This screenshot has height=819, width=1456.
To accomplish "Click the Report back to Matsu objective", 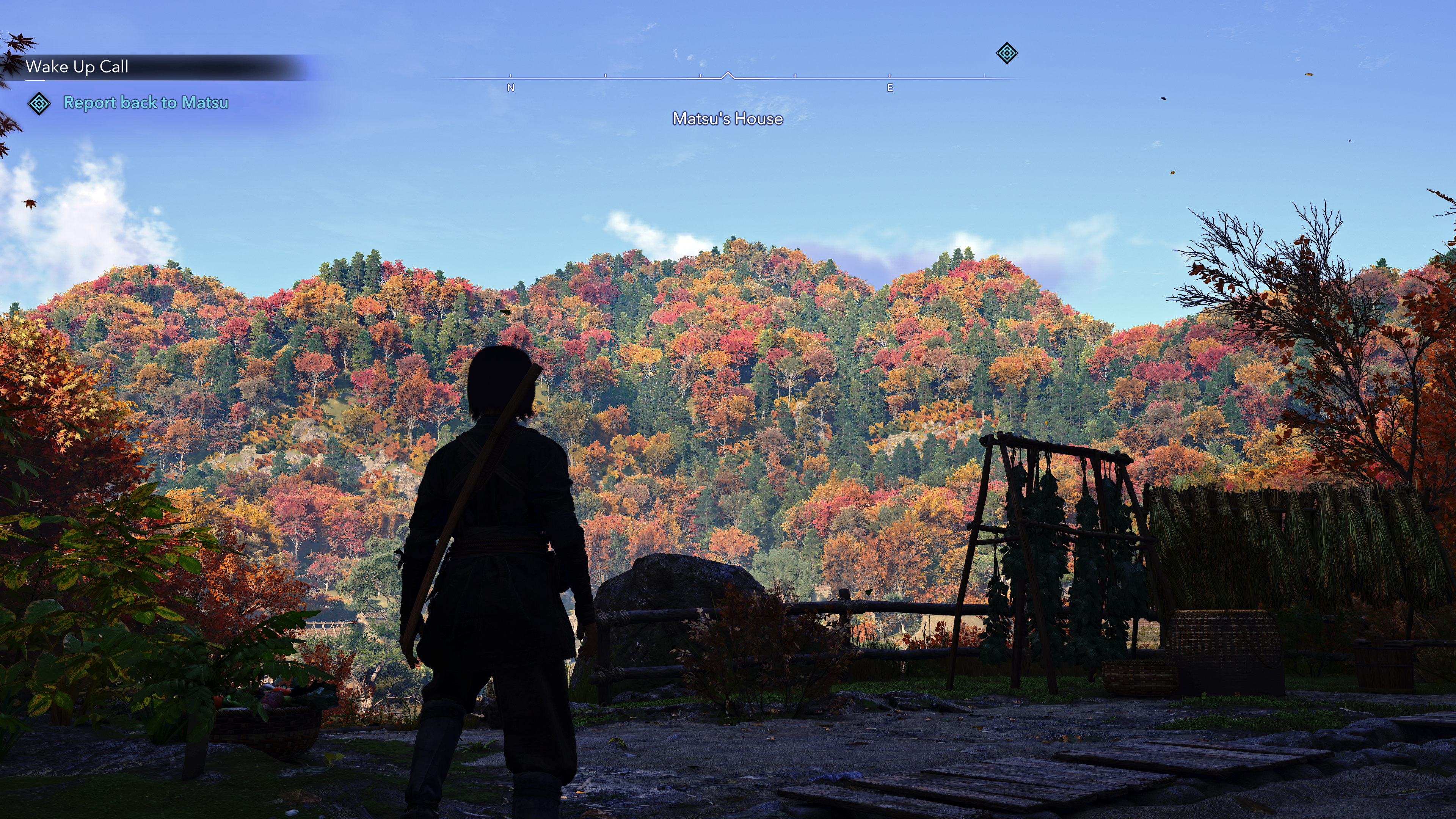I will click(x=146, y=102).
